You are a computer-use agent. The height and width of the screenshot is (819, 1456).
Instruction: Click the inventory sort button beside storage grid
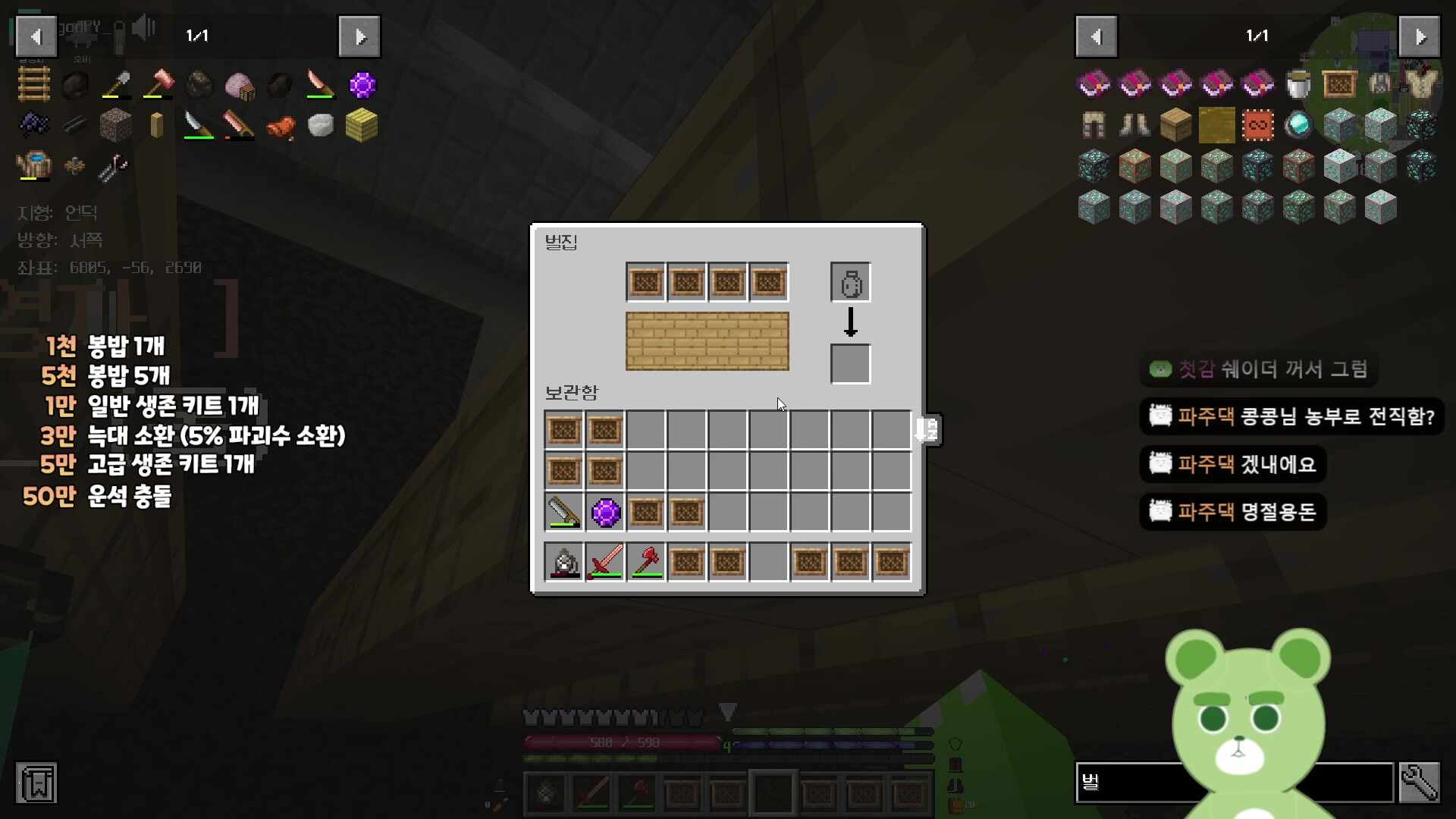[928, 430]
